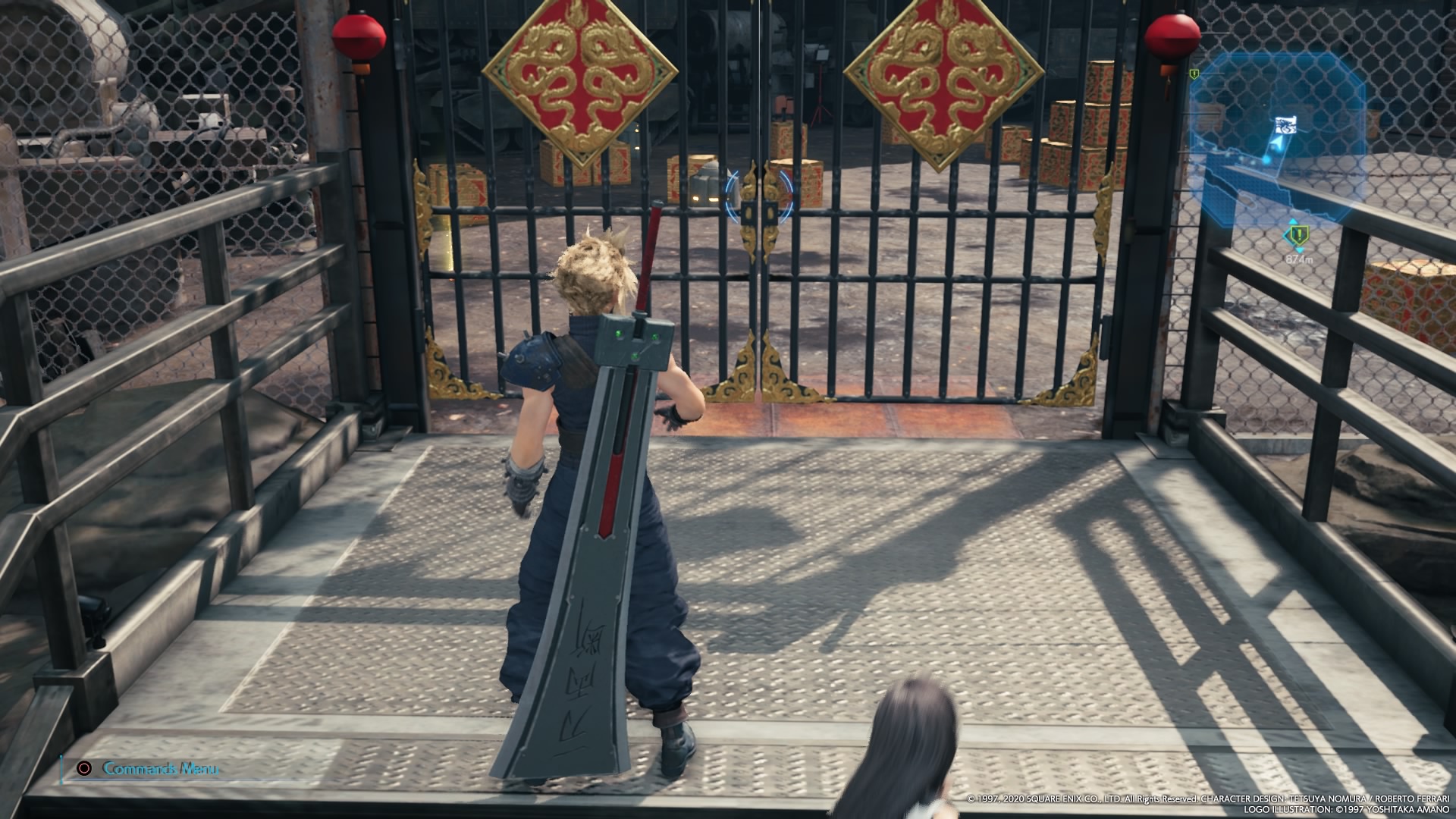Screen dimensions: 1456x819
Task: Click the left red dragon plaque on the gate
Action: (x=580, y=80)
